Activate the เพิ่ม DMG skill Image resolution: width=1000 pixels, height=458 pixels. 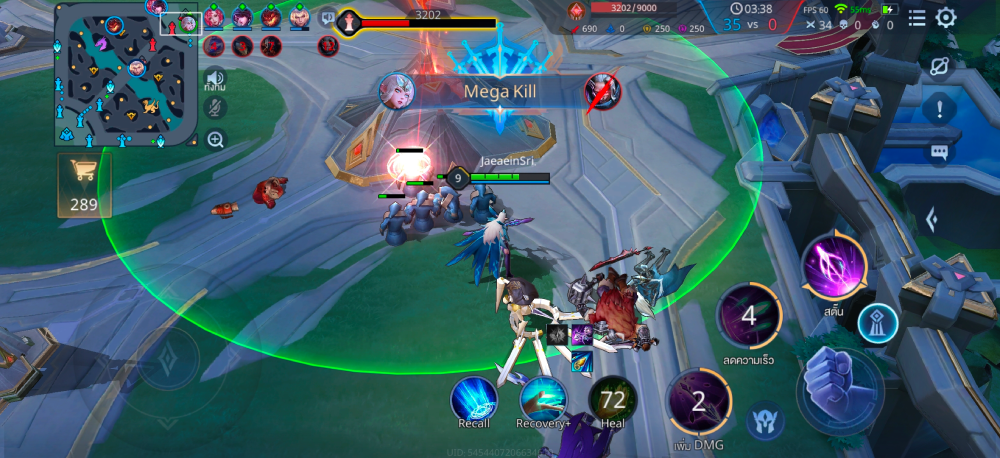click(x=699, y=402)
